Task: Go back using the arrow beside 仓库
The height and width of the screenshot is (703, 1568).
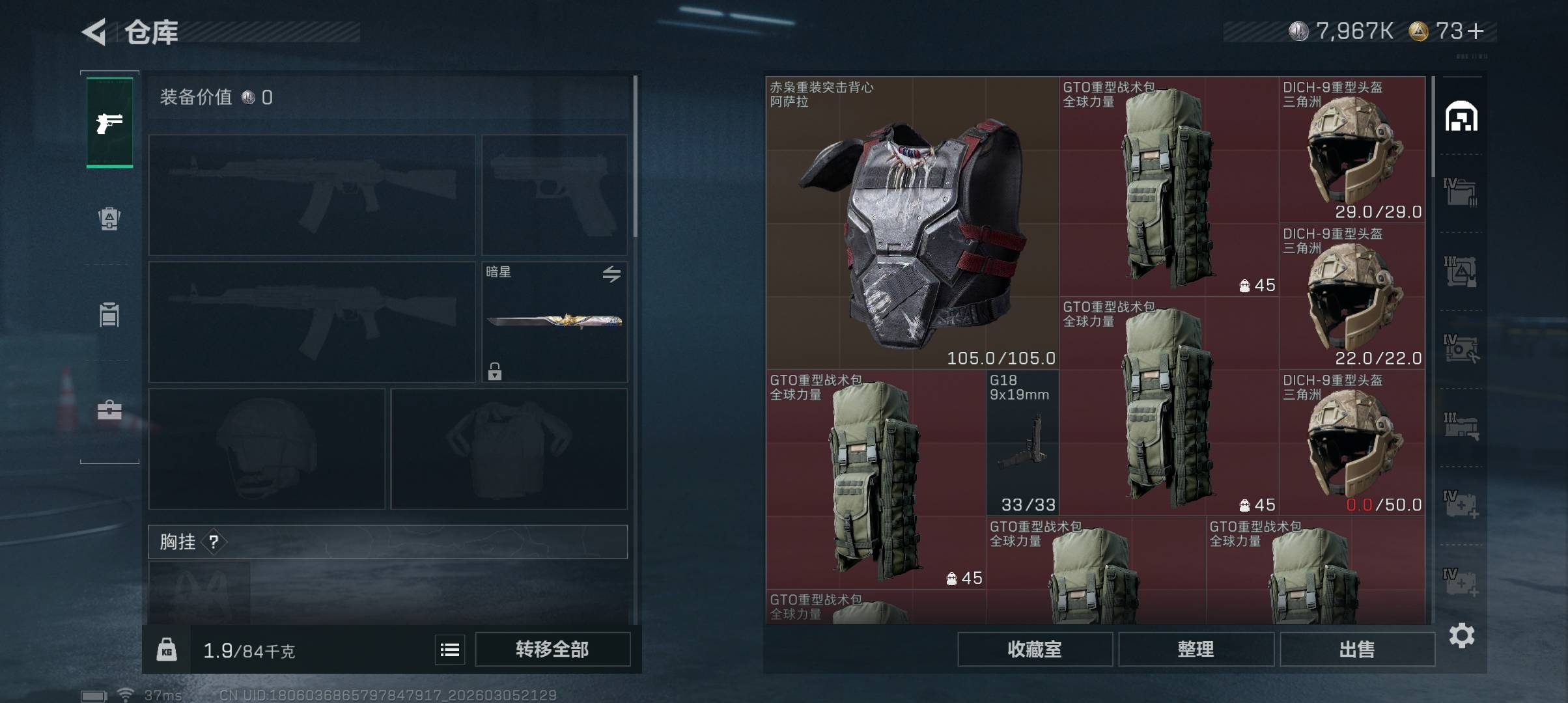Action: click(94, 32)
